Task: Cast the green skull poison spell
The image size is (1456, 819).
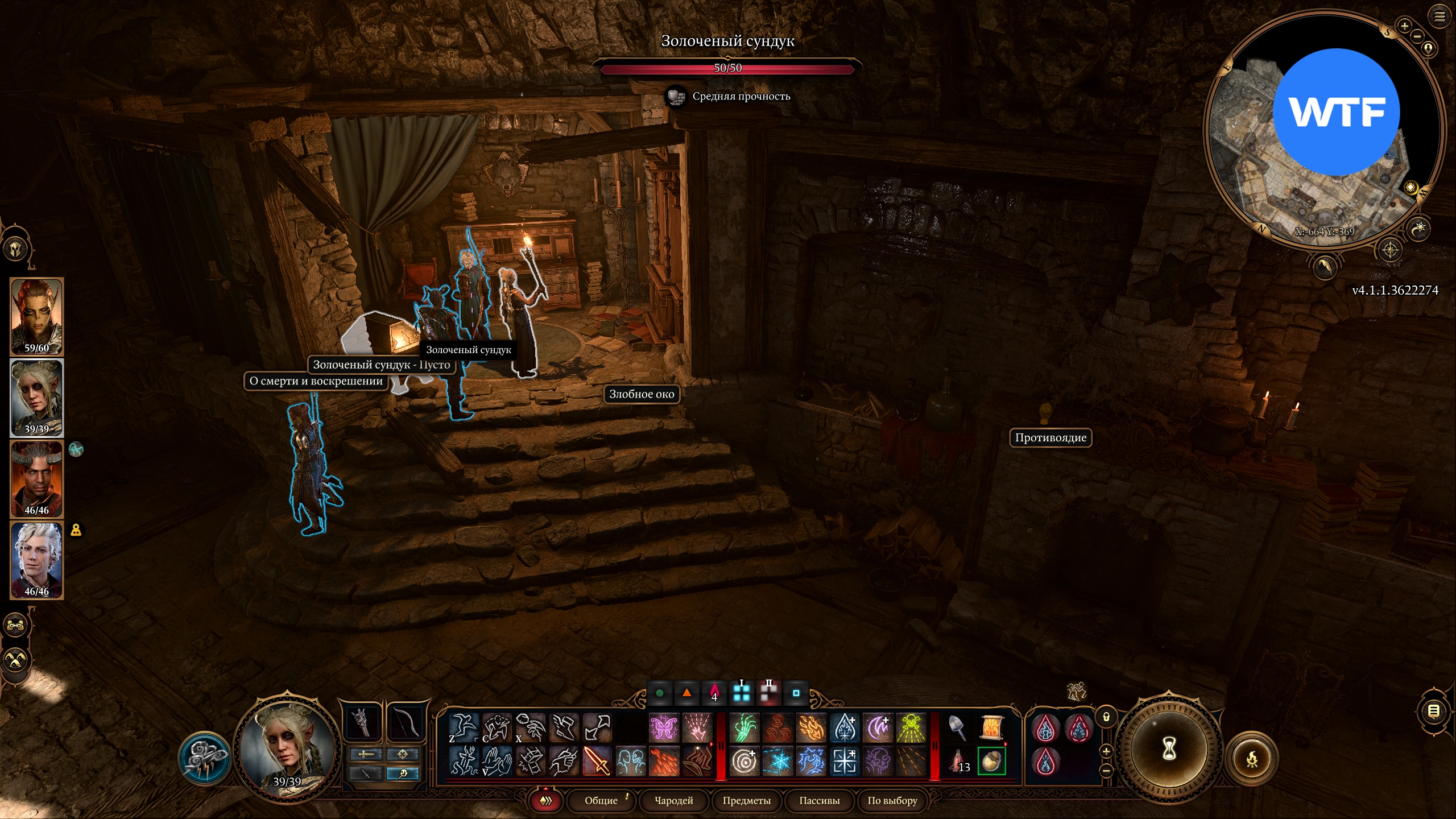Action: coord(911,728)
